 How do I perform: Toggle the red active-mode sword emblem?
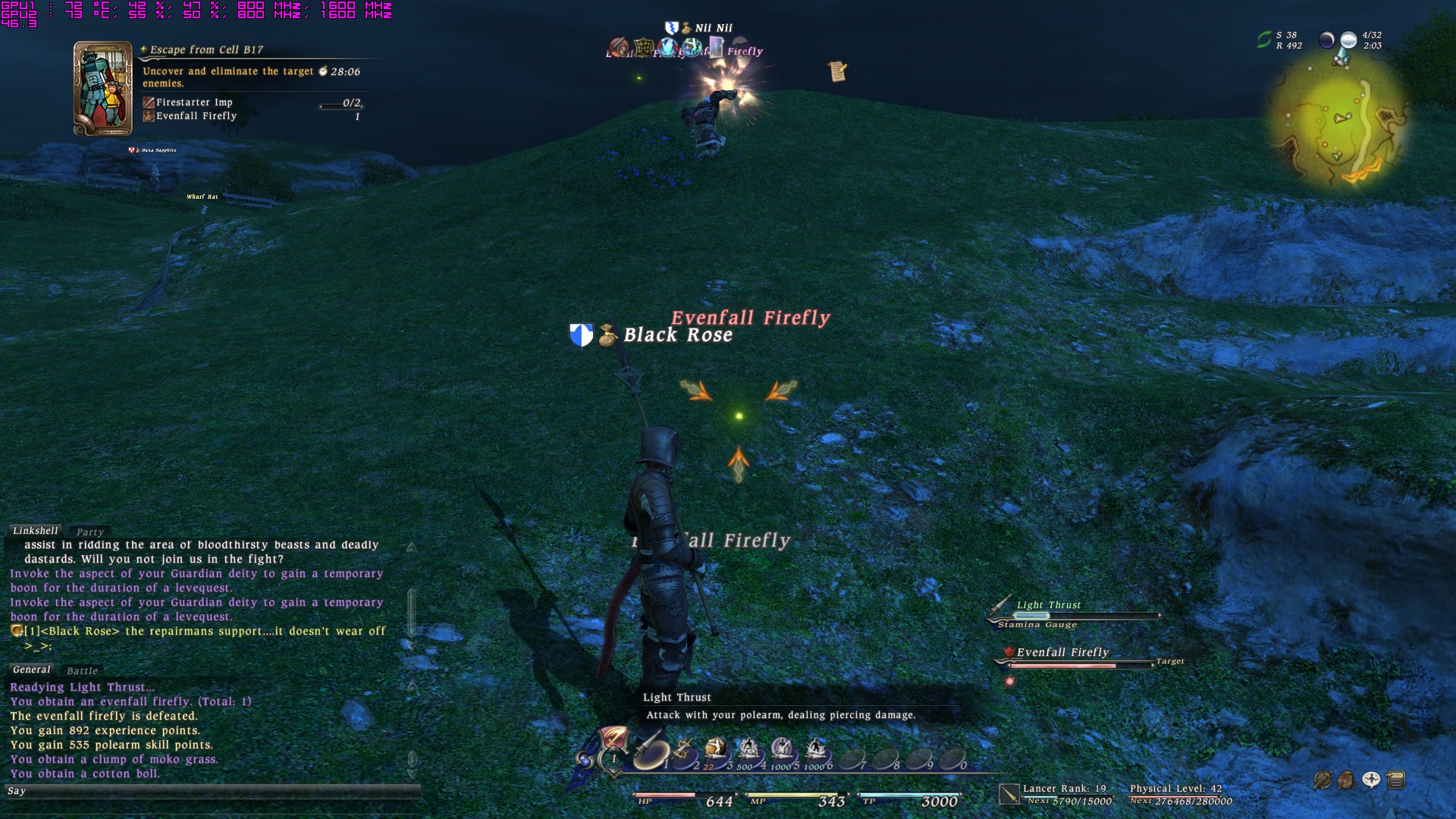[613, 739]
